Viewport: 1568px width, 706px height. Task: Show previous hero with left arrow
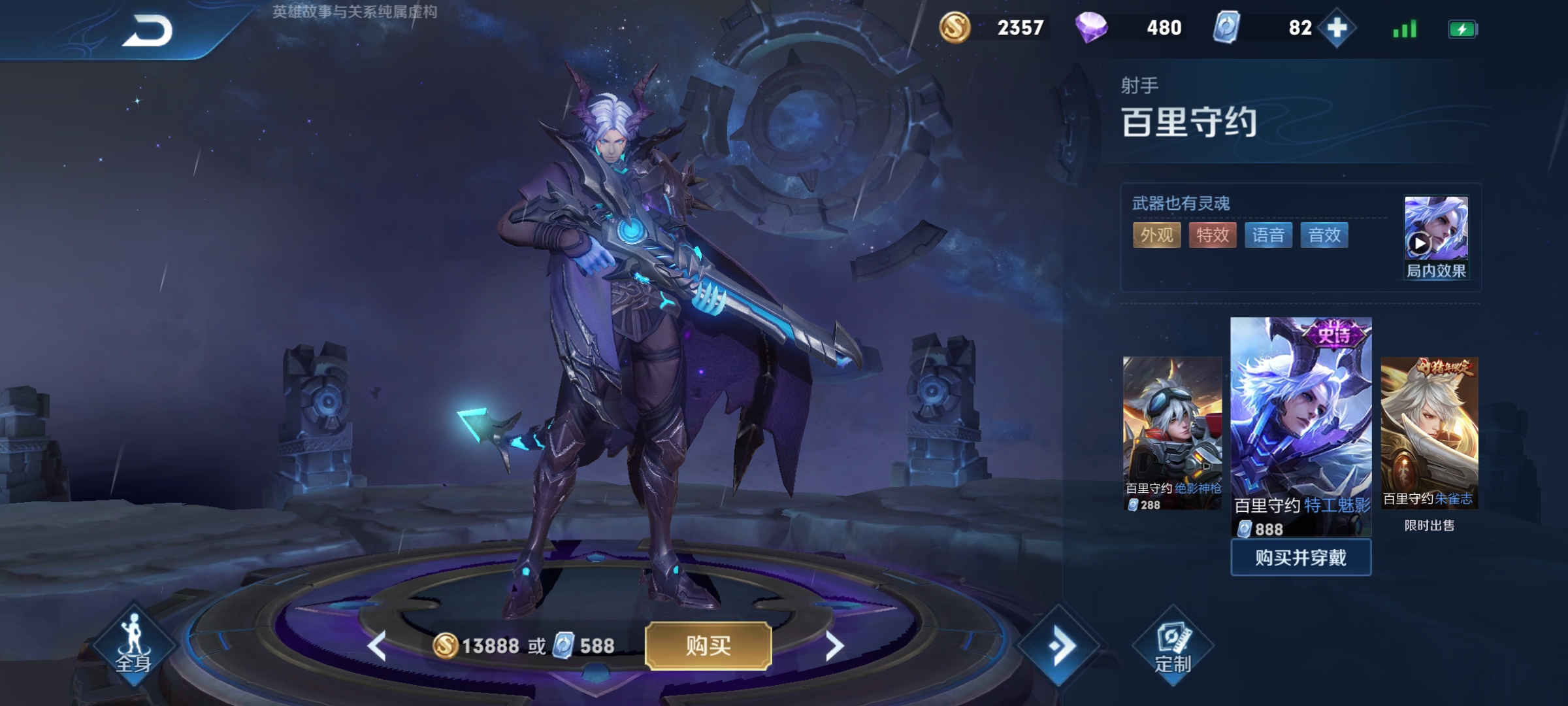click(377, 647)
